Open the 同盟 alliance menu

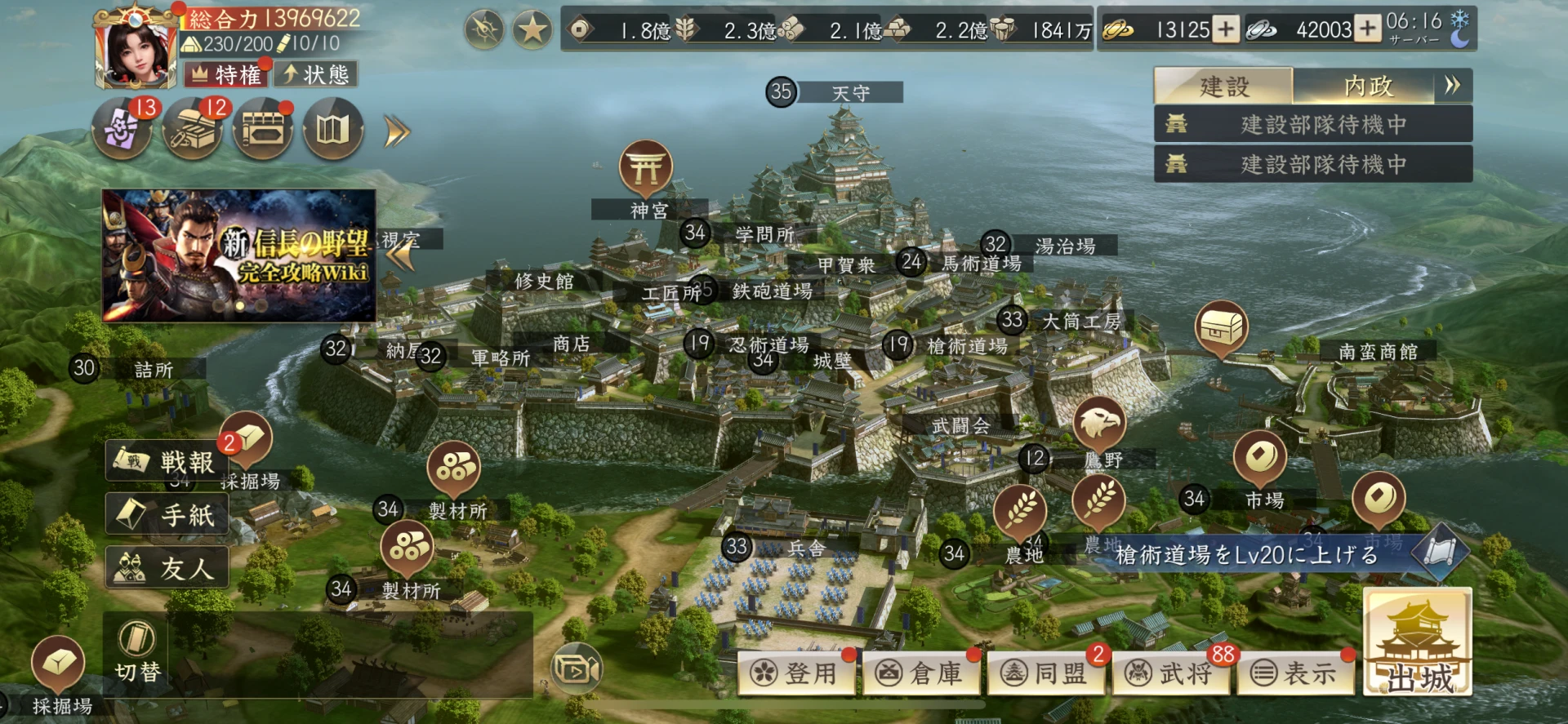(x=1047, y=673)
